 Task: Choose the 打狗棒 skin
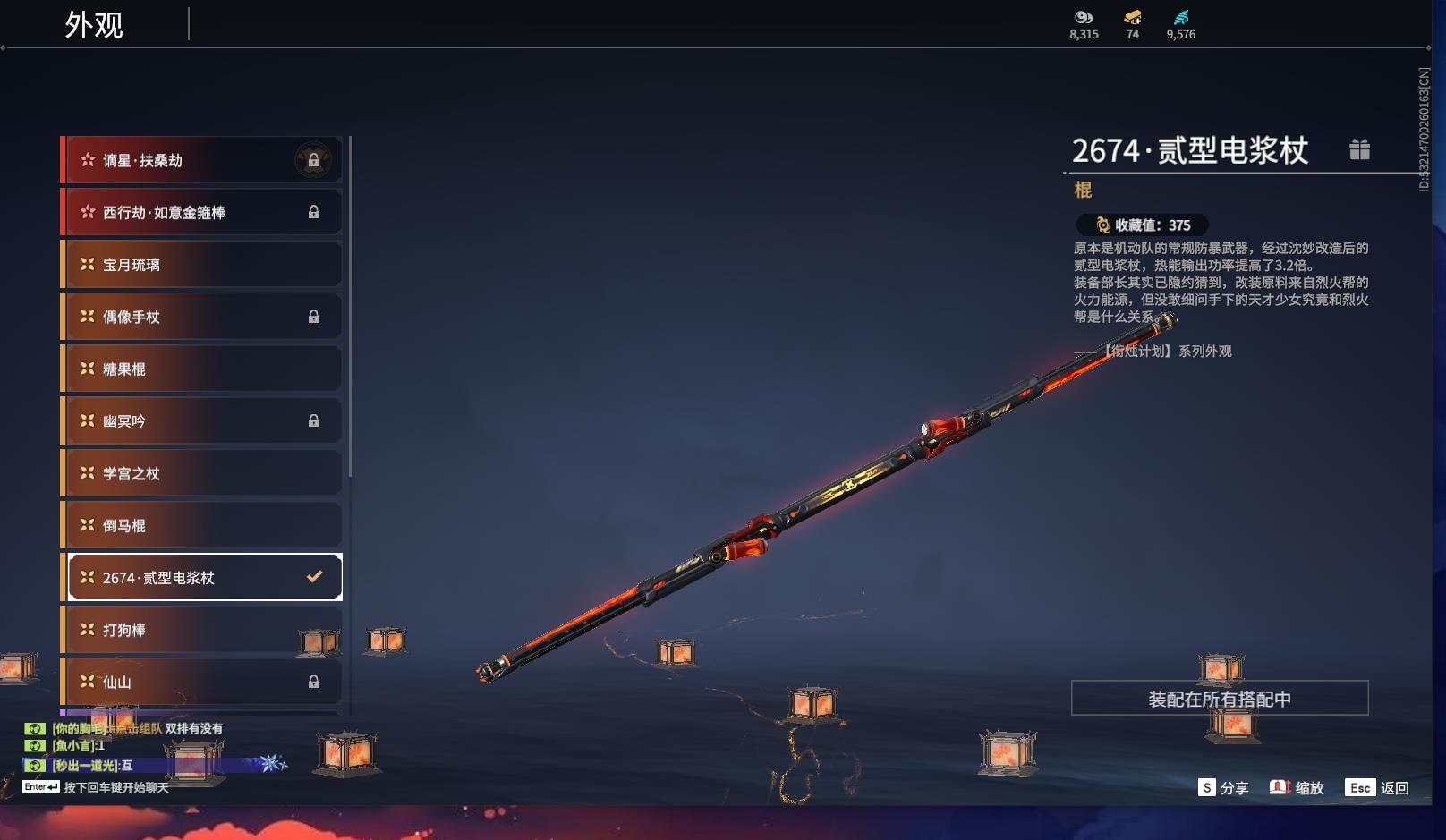(202, 630)
